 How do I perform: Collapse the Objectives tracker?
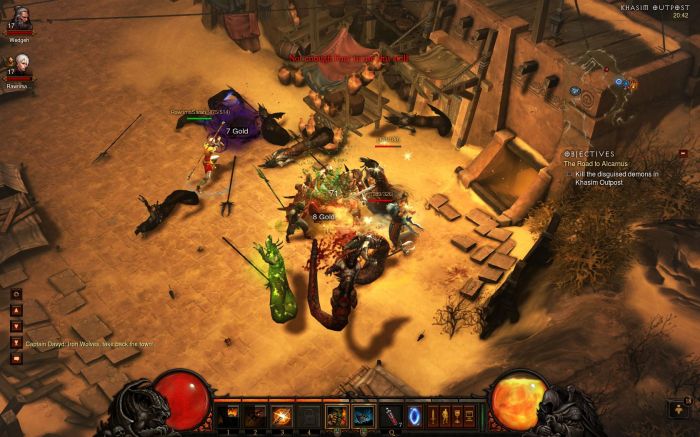683,153
